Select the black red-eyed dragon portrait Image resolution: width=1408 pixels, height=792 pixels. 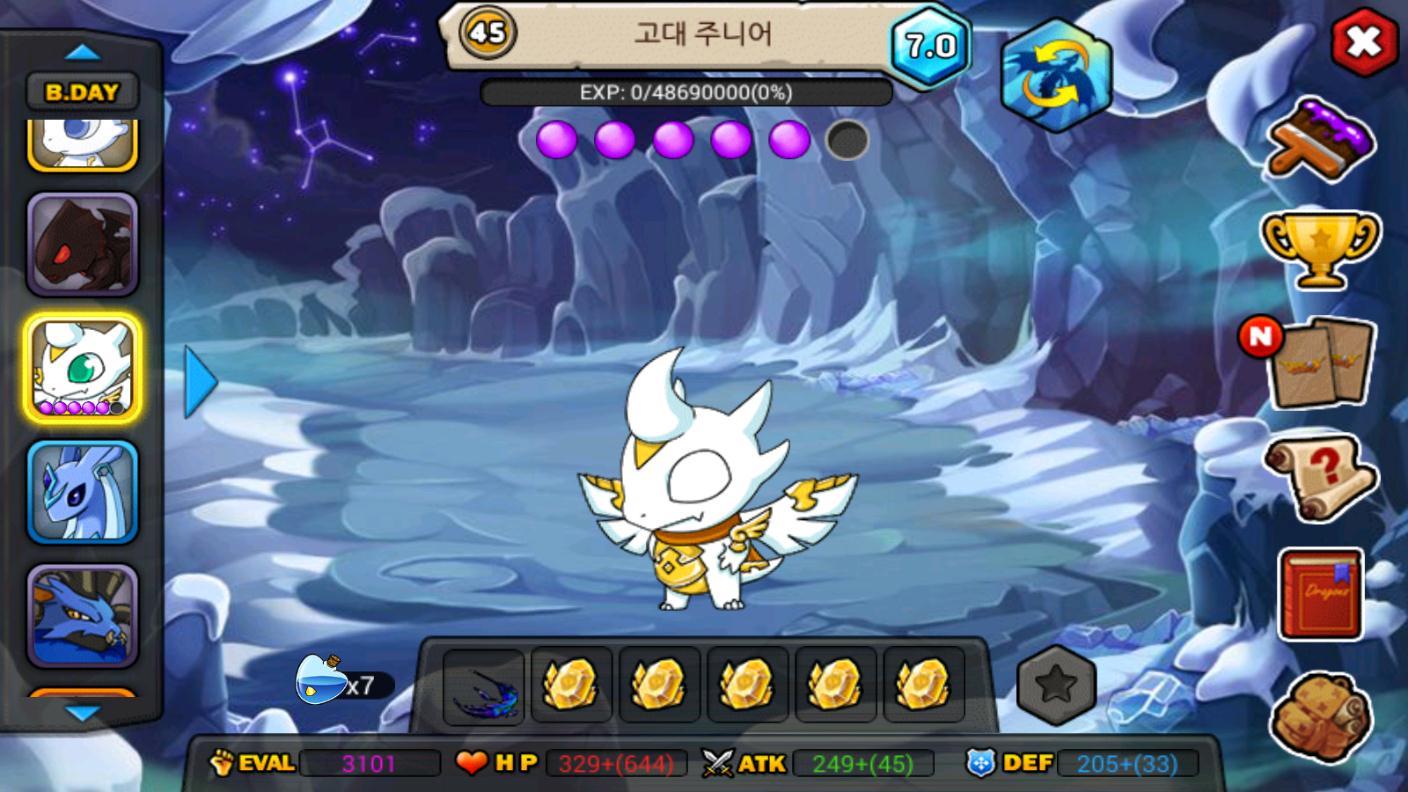(82, 245)
